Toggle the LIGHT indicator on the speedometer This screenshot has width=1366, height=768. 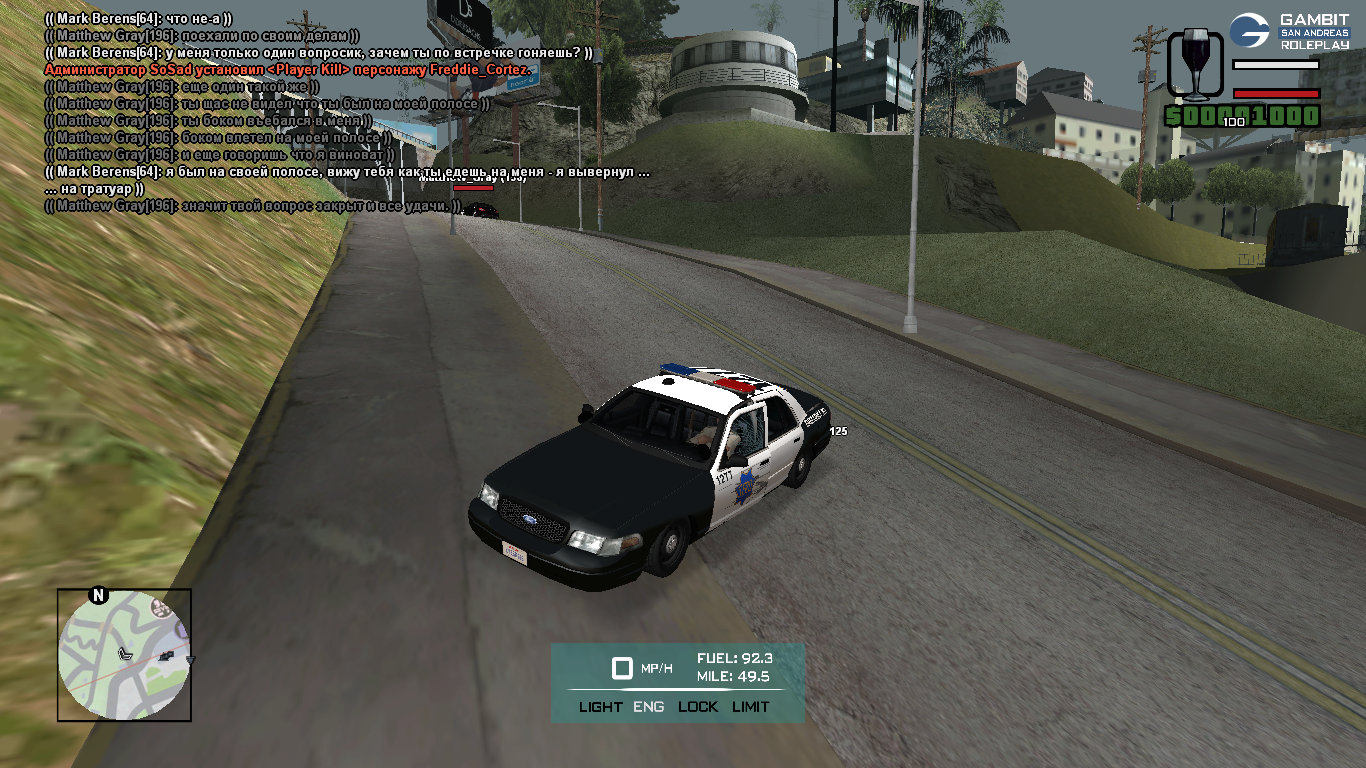[x=600, y=707]
